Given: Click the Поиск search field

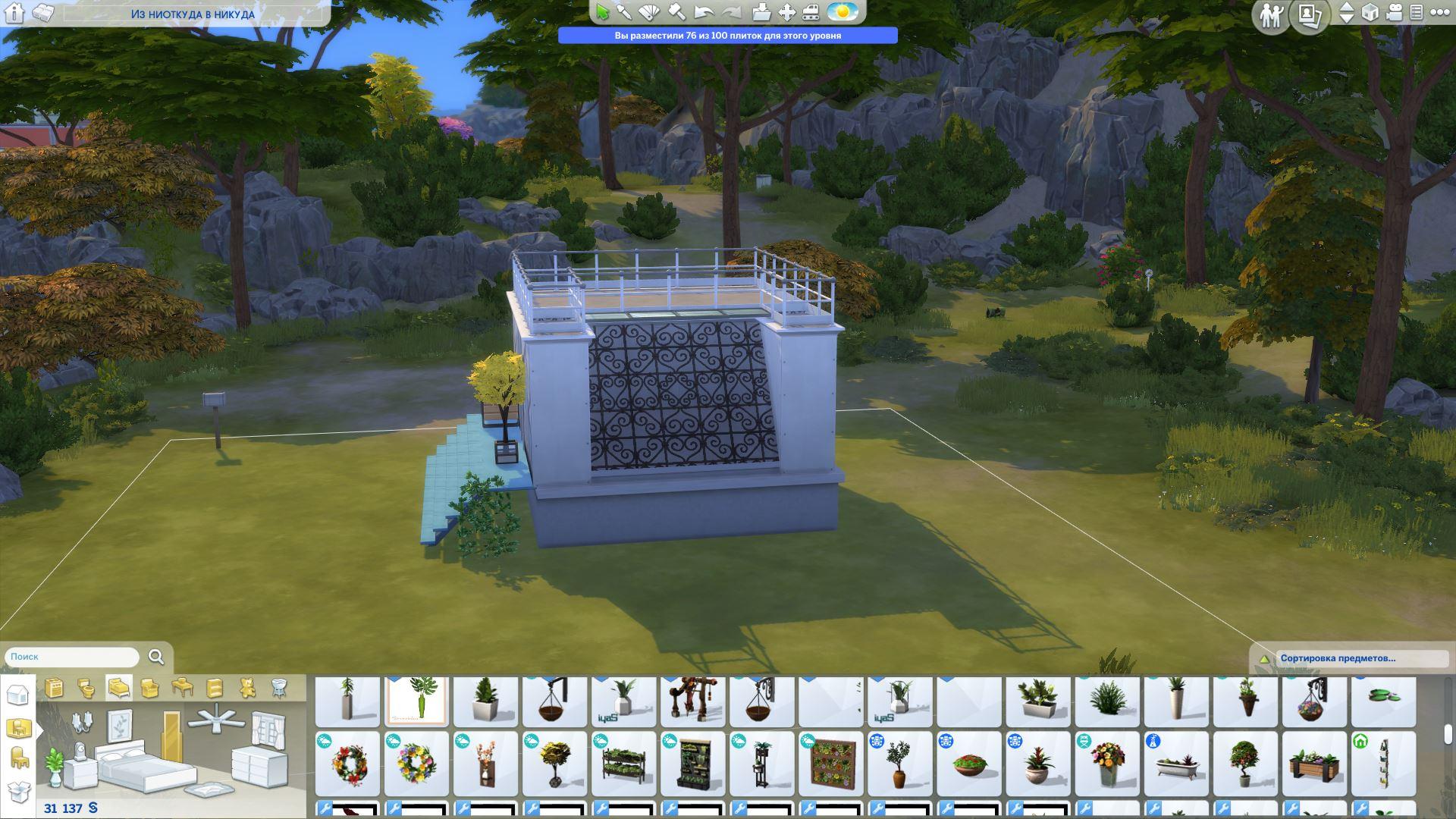Looking at the screenshot, I should pyautogui.click(x=72, y=657).
